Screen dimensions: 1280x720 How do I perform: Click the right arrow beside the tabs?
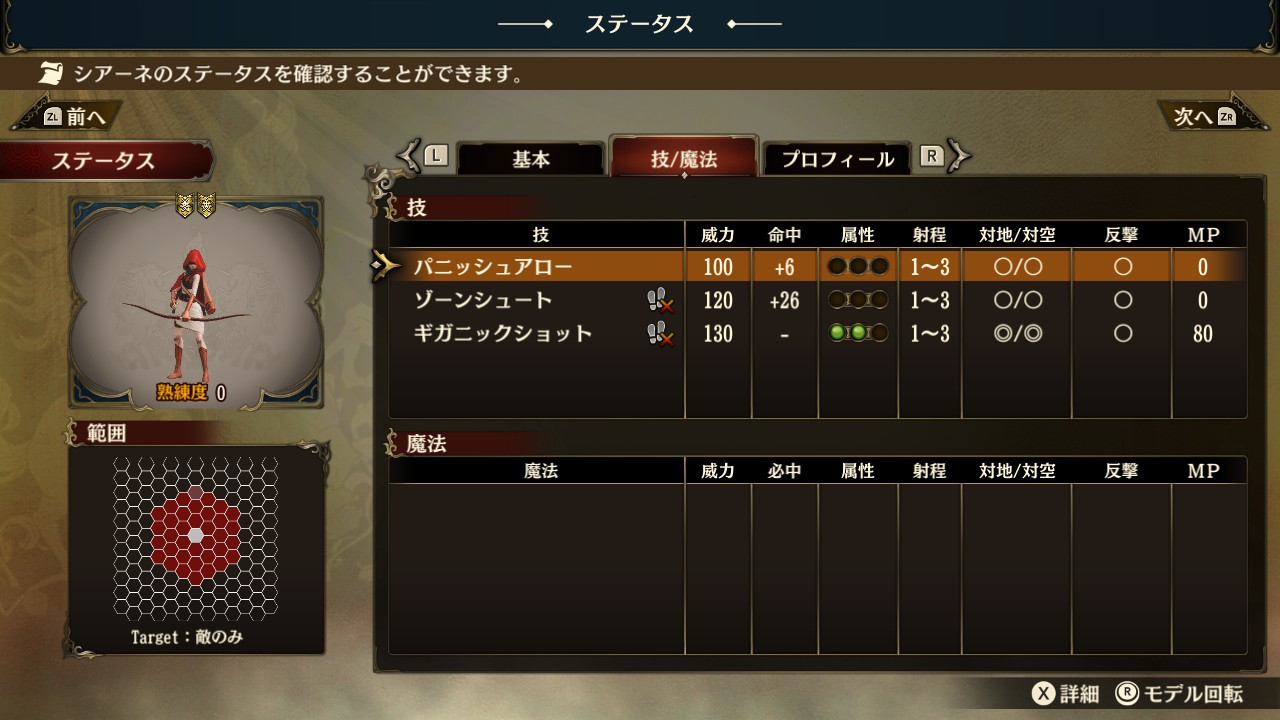pyautogui.click(x=959, y=156)
